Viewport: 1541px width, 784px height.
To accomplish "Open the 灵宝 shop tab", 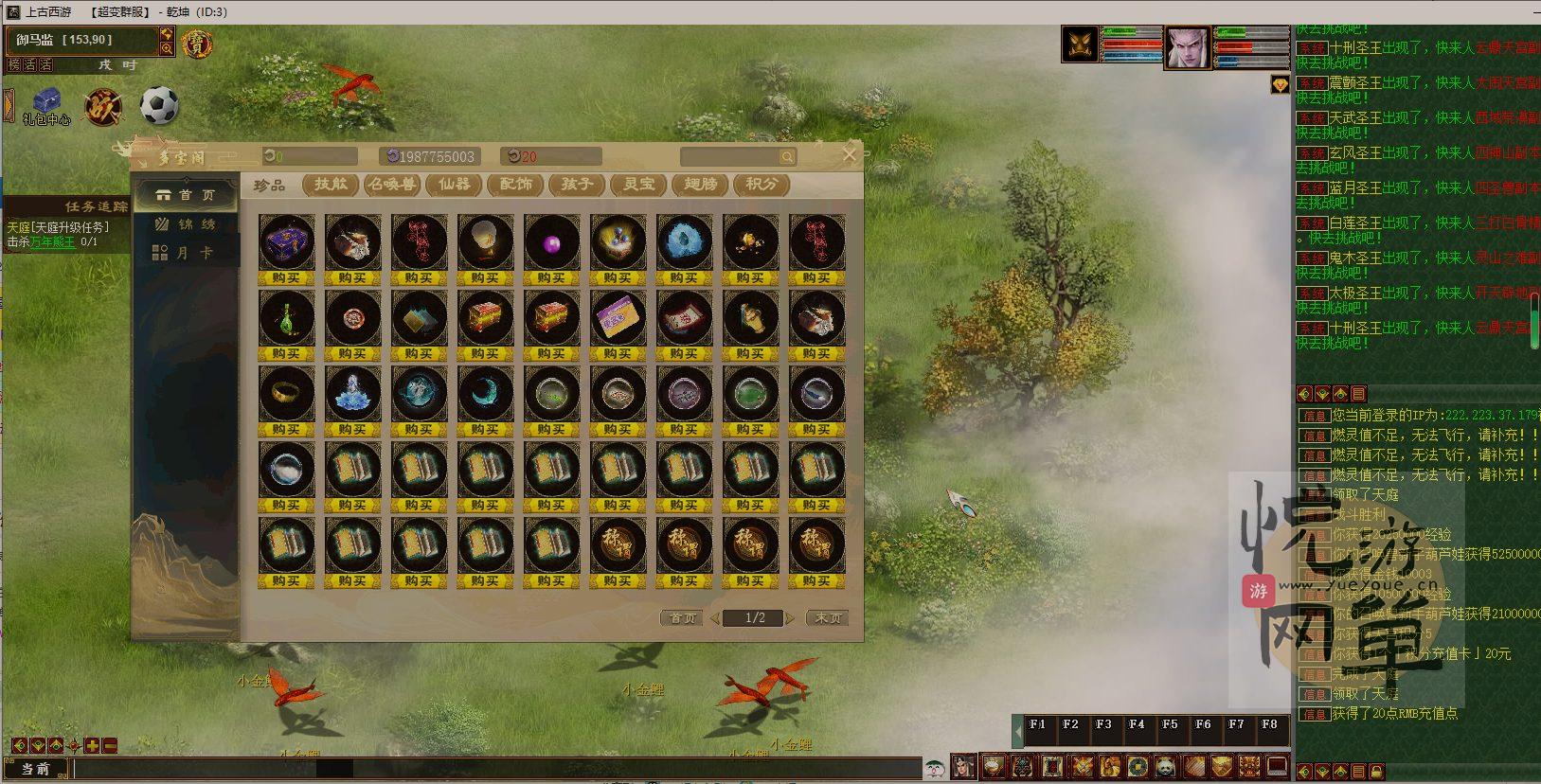I will click(x=638, y=185).
